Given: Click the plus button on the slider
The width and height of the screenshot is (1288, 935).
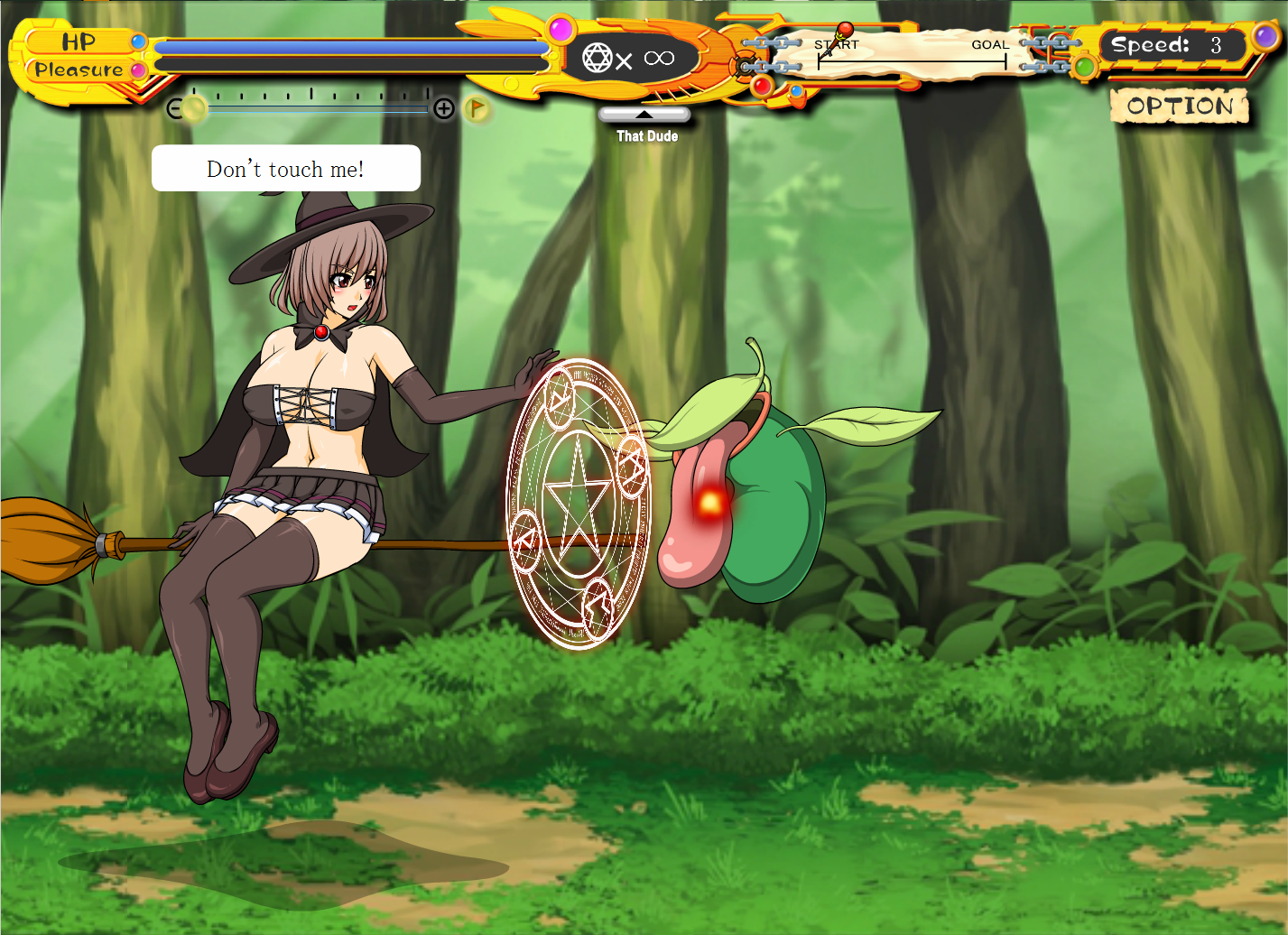Looking at the screenshot, I should click(443, 109).
